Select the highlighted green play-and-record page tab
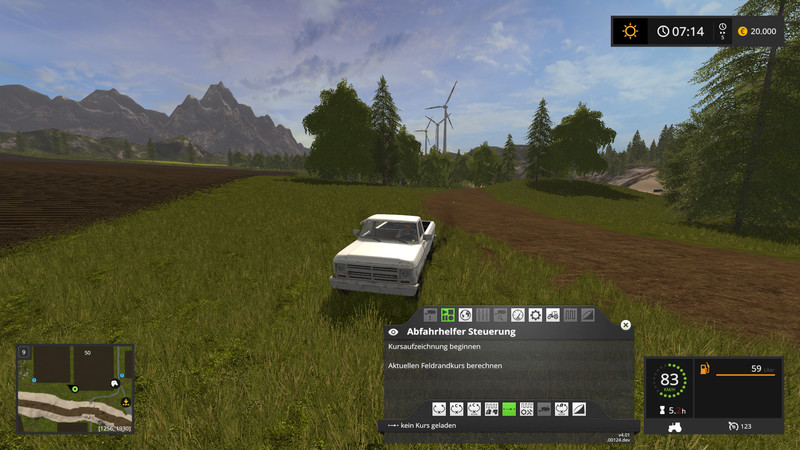The image size is (800, 450). coord(448,315)
